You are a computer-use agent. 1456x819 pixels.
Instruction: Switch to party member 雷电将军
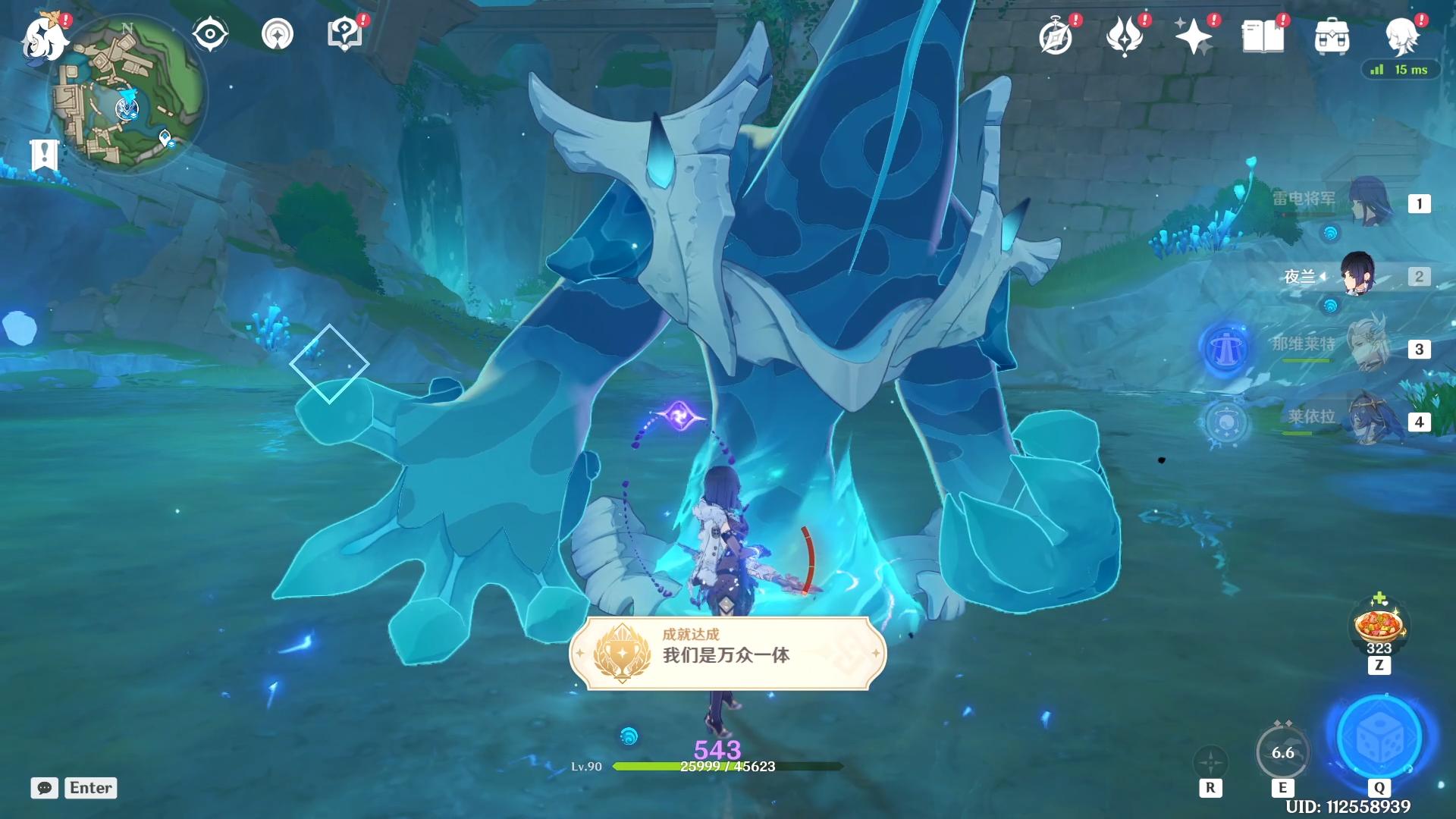coord(1370,202)
